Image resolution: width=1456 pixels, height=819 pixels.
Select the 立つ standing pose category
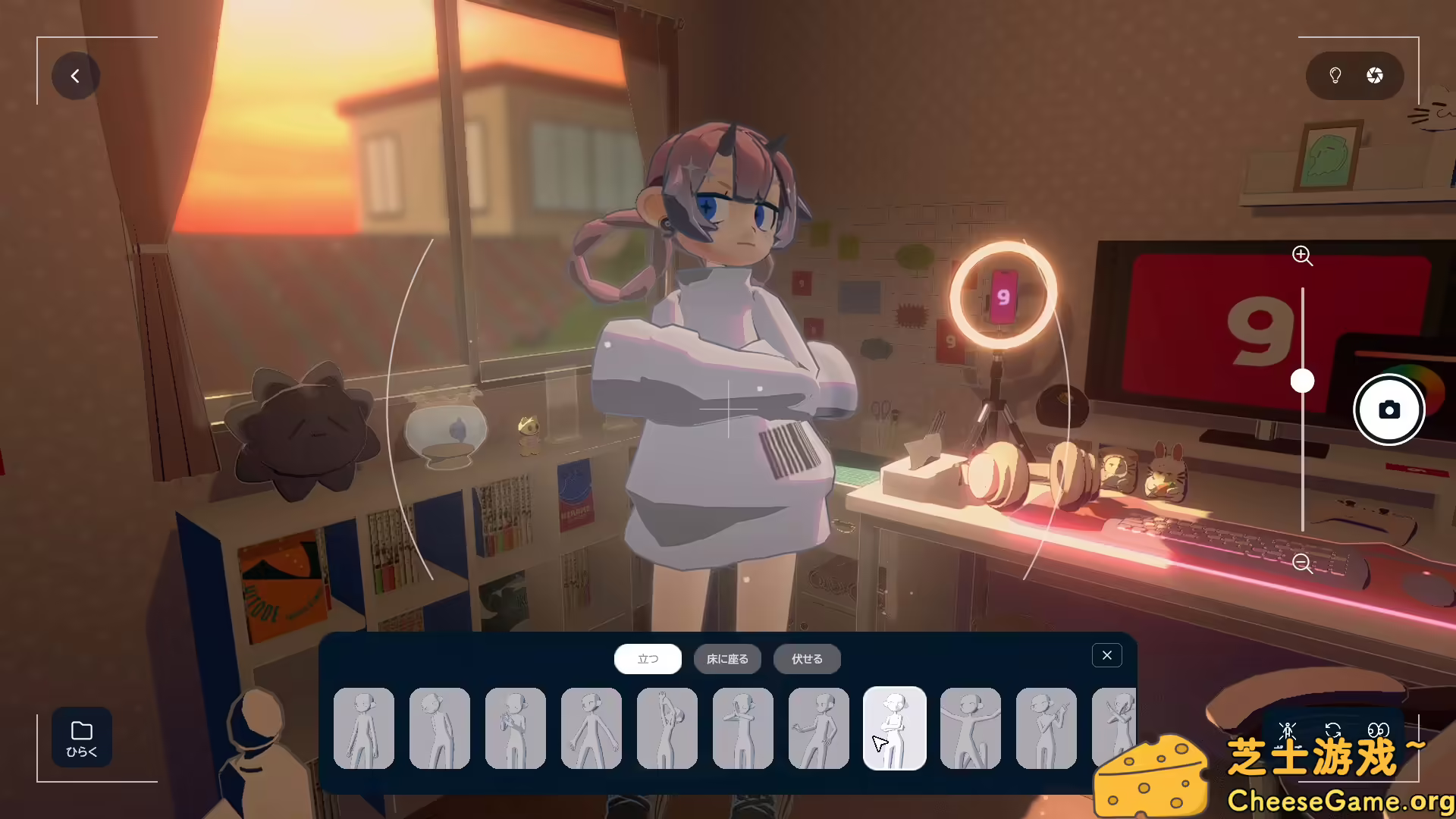click(x=648, y=659)
